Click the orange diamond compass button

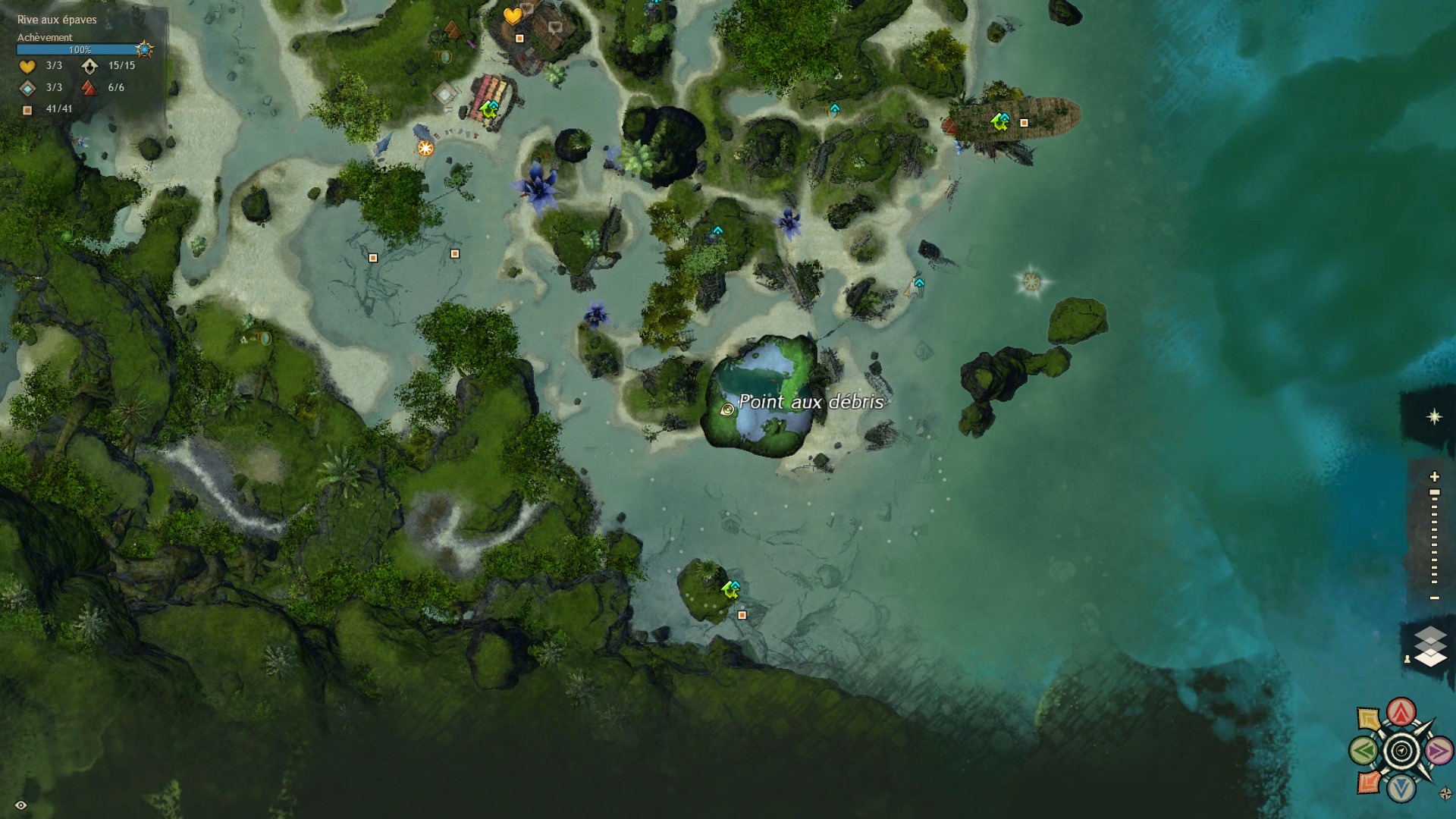[1368, 783]
